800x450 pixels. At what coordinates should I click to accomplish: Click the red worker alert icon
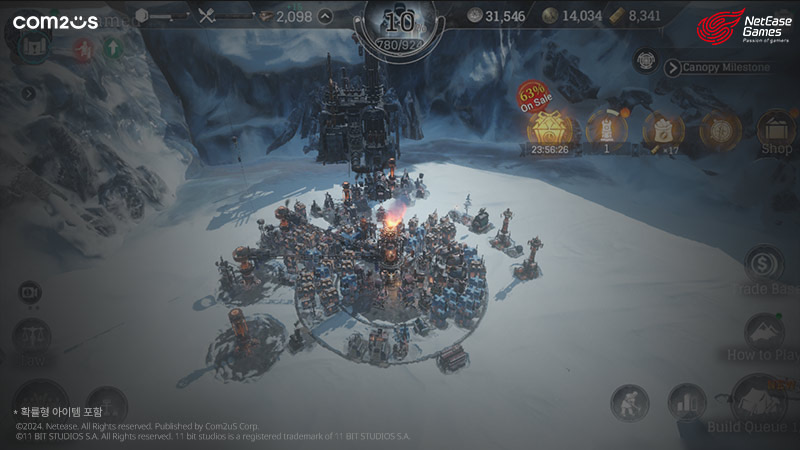[x=83, y=48]
